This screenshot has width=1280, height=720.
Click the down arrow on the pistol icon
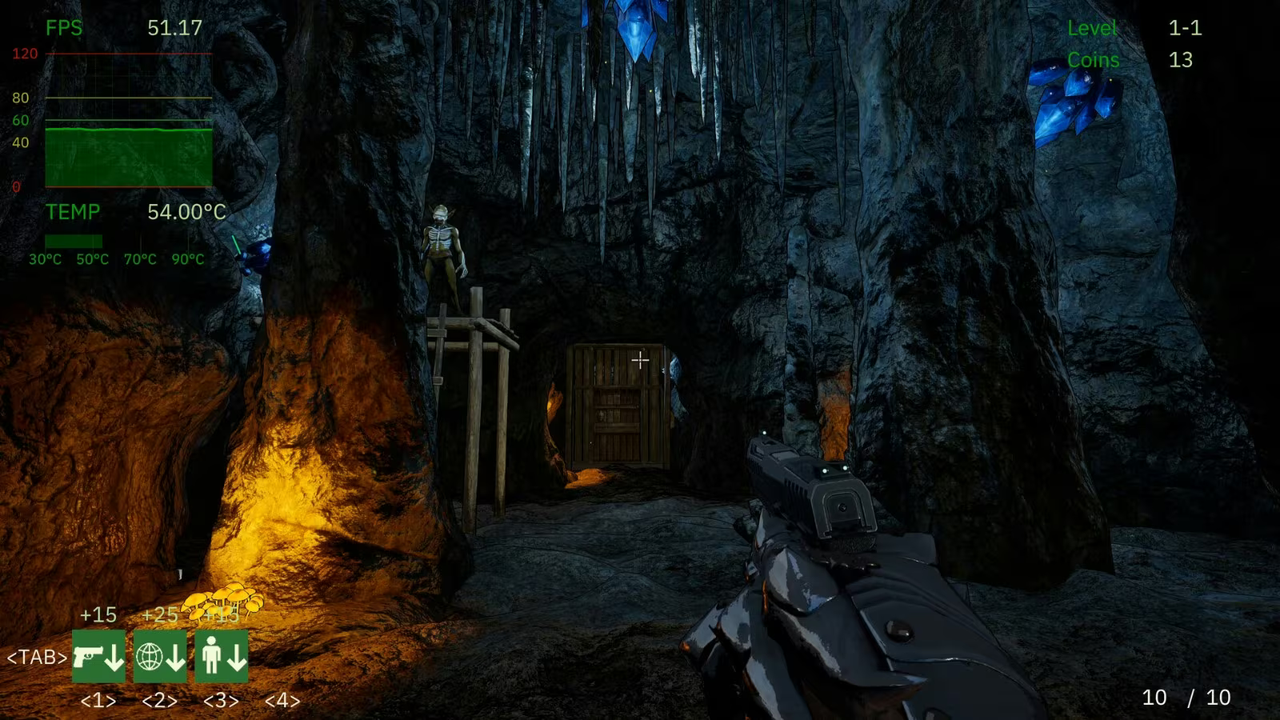click(x=112, y=660)
